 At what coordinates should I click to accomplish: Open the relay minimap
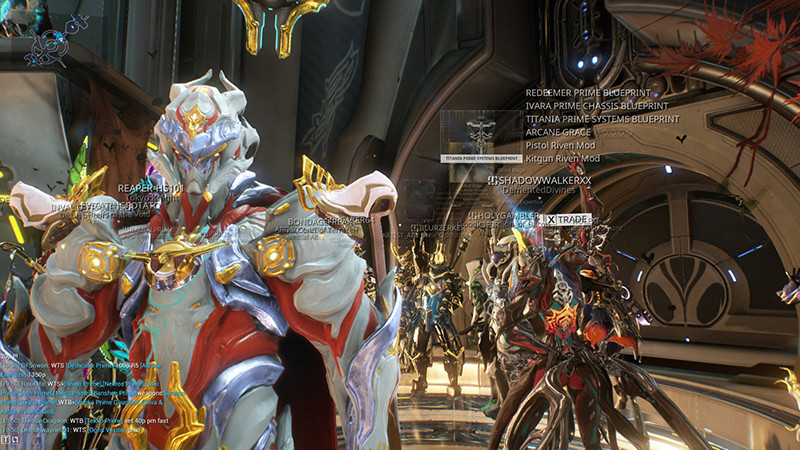coord(47,47)
